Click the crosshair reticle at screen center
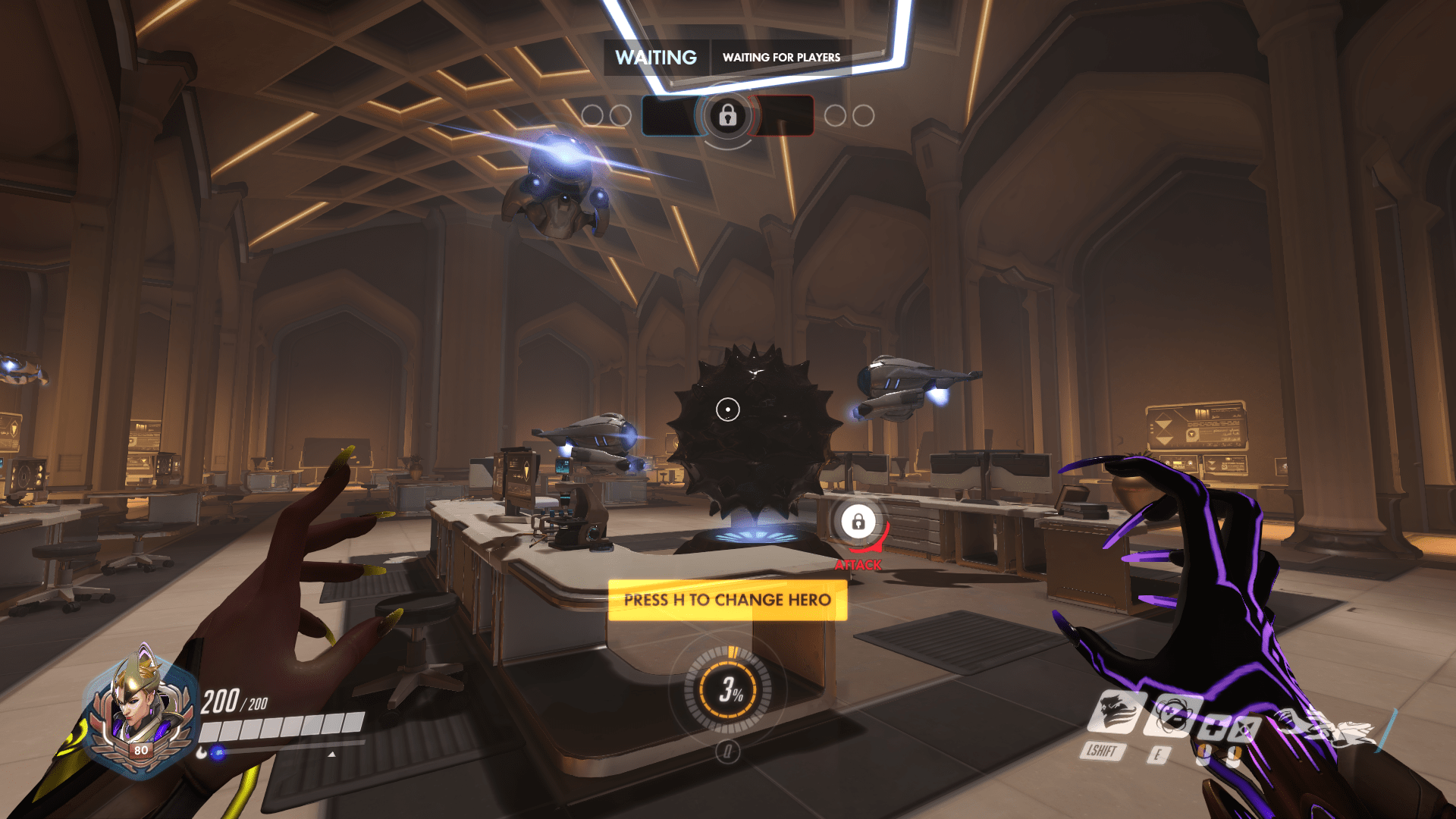The width and height of the screenshot is (1456, 819). (728, 408)
